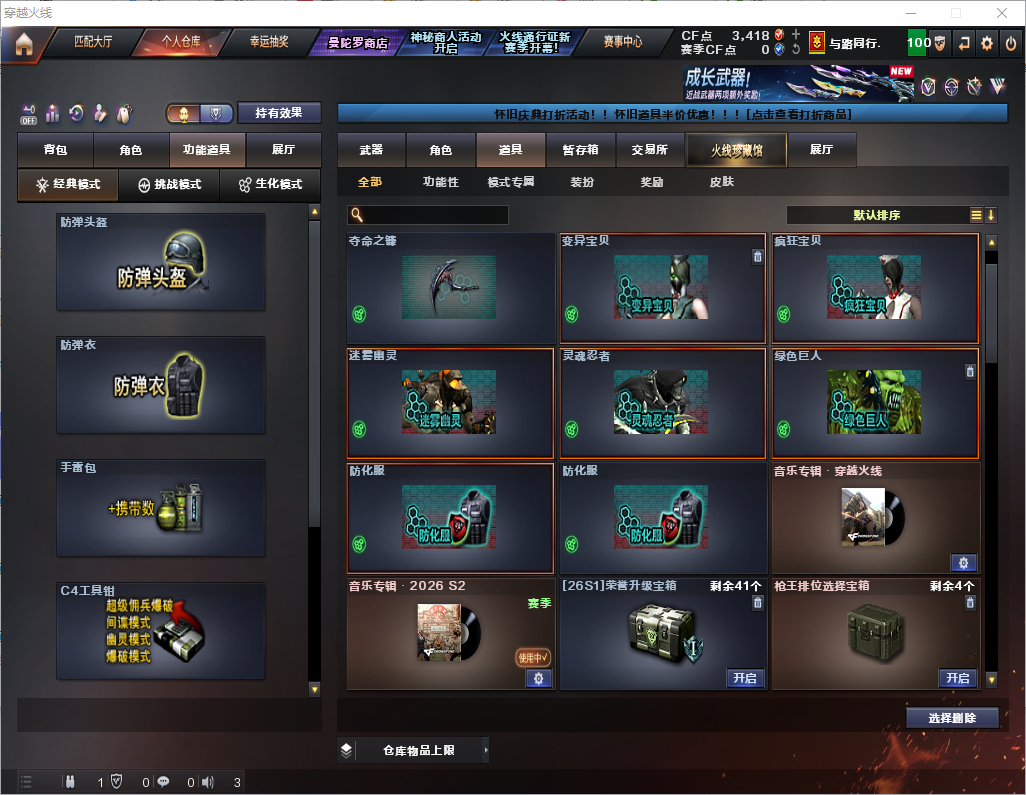Click the 成长武器 promotional banner
The image size is (1026, 795).
(799, 84)
